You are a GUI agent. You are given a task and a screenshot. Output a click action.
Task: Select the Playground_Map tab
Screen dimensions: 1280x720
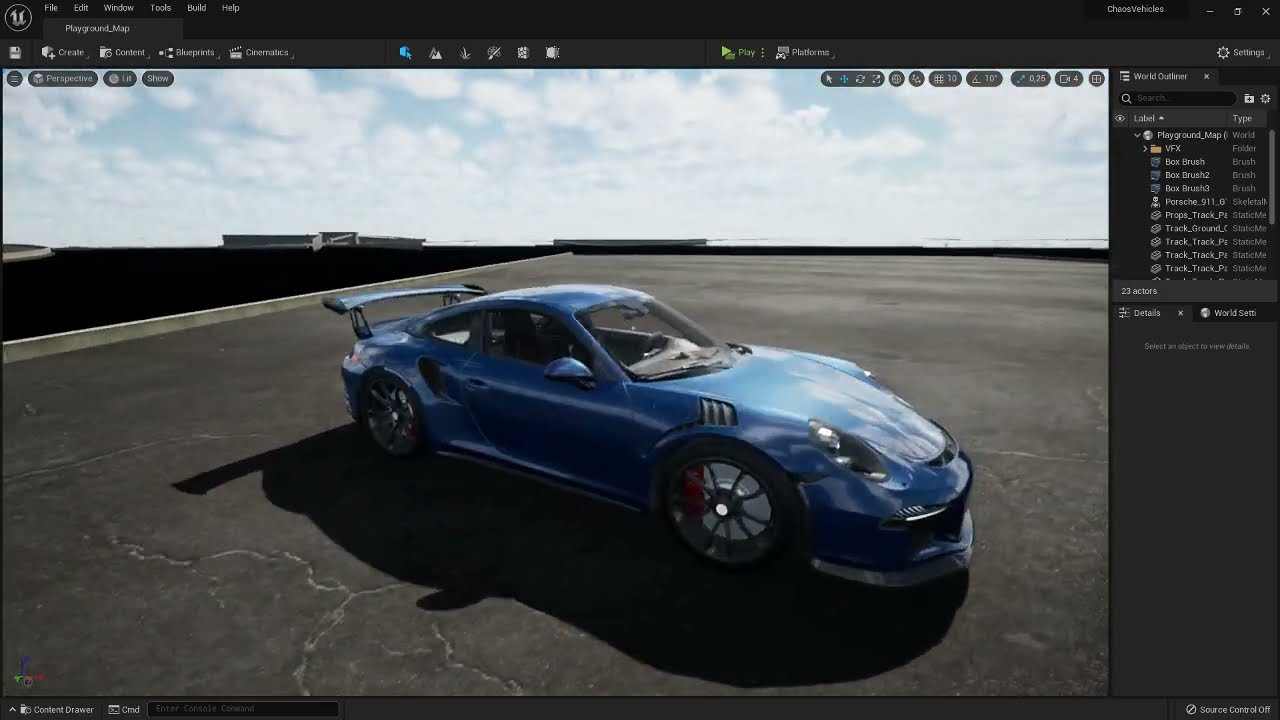[97, 28]
